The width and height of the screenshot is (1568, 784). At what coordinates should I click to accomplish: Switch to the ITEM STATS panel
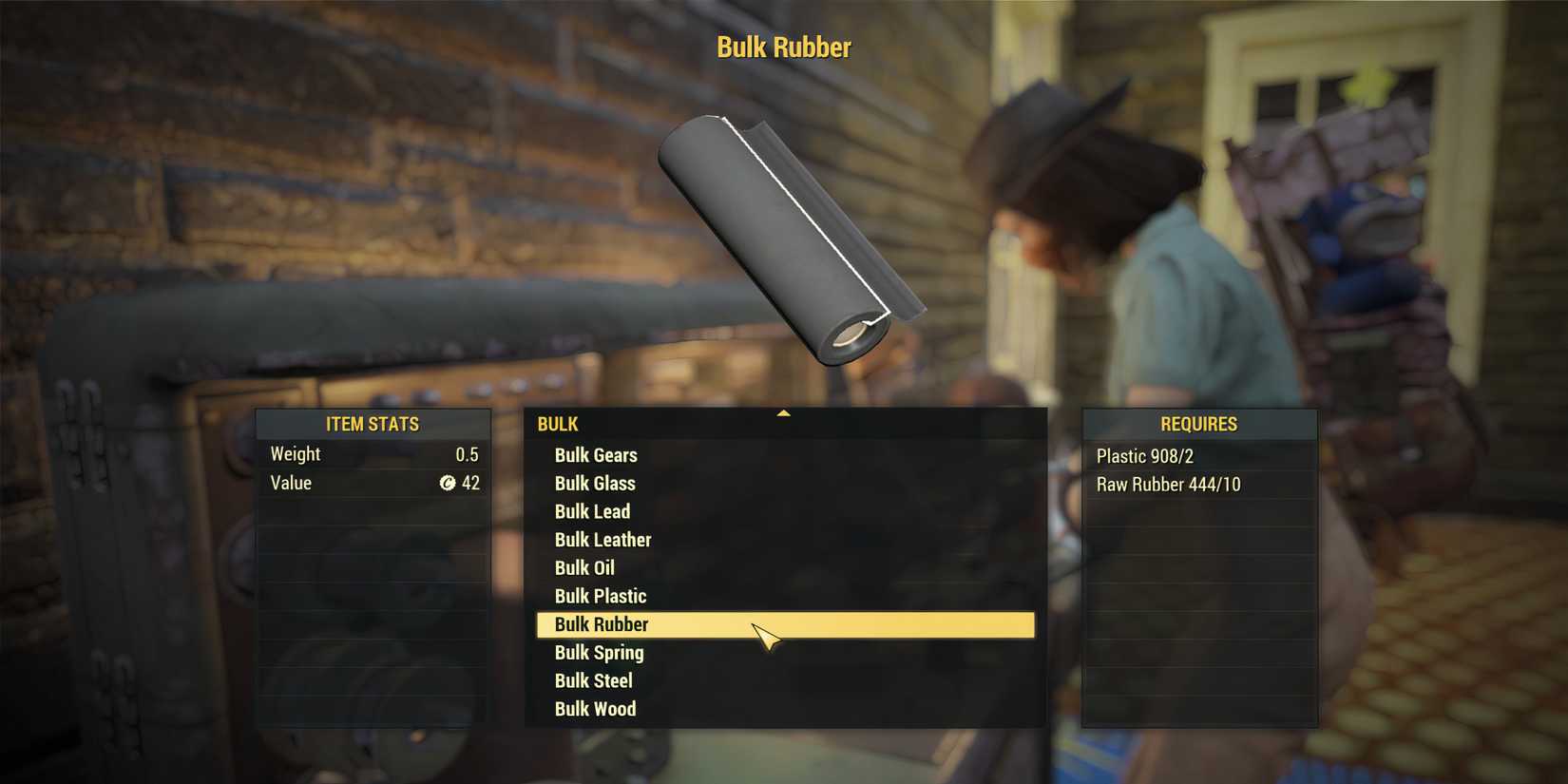[x=373, y=425]
